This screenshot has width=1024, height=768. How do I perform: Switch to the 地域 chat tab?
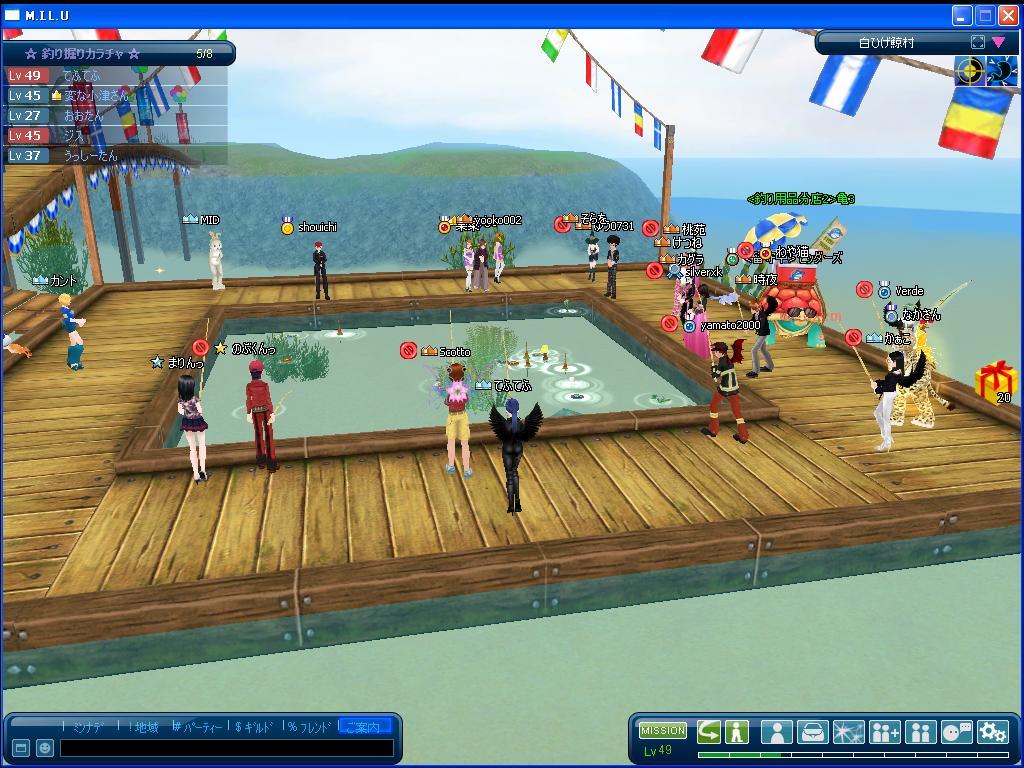click(x=144, y=727)
